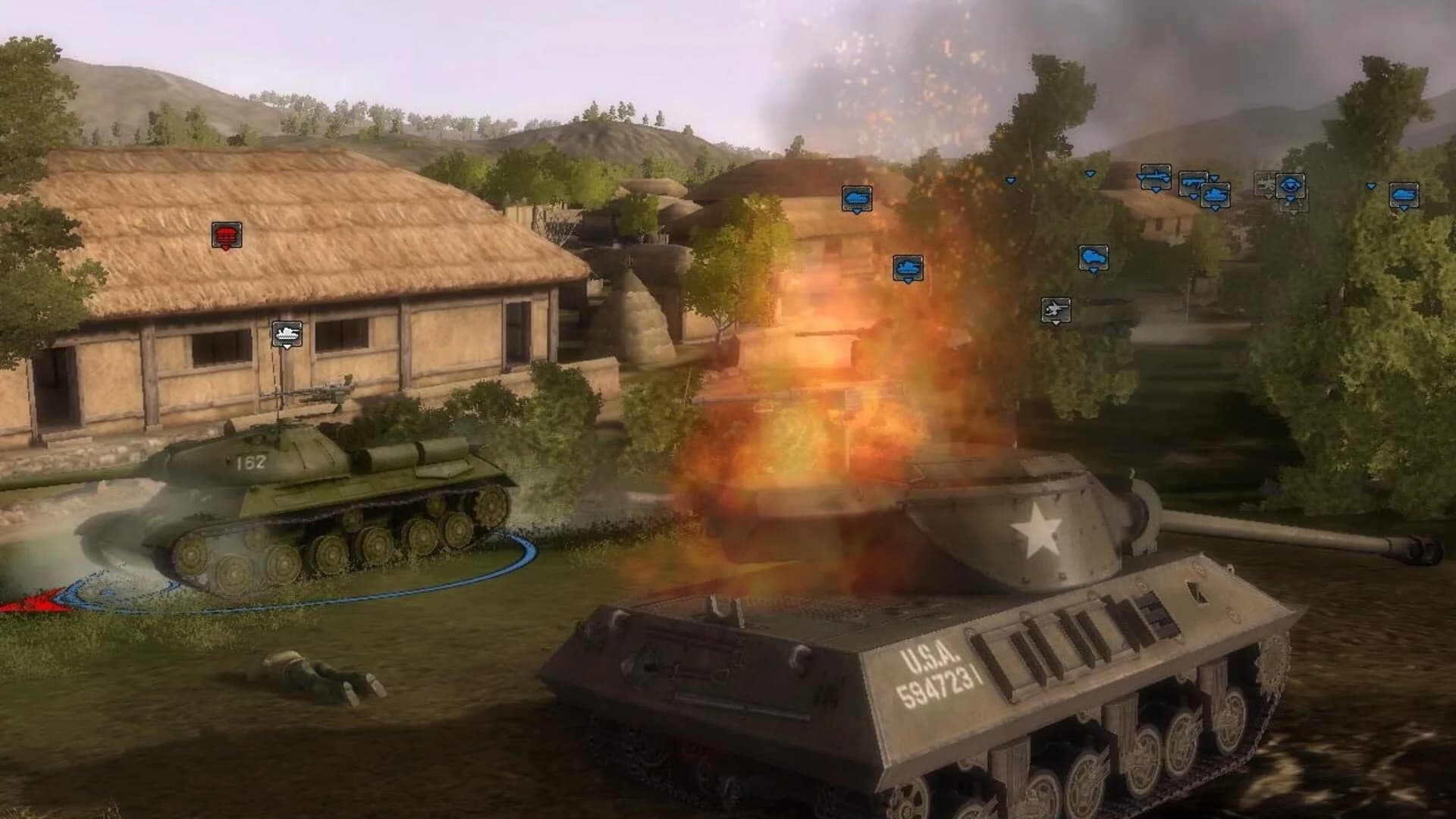Click the greyed infantry icon below the mortar marker

[1294, 206]
